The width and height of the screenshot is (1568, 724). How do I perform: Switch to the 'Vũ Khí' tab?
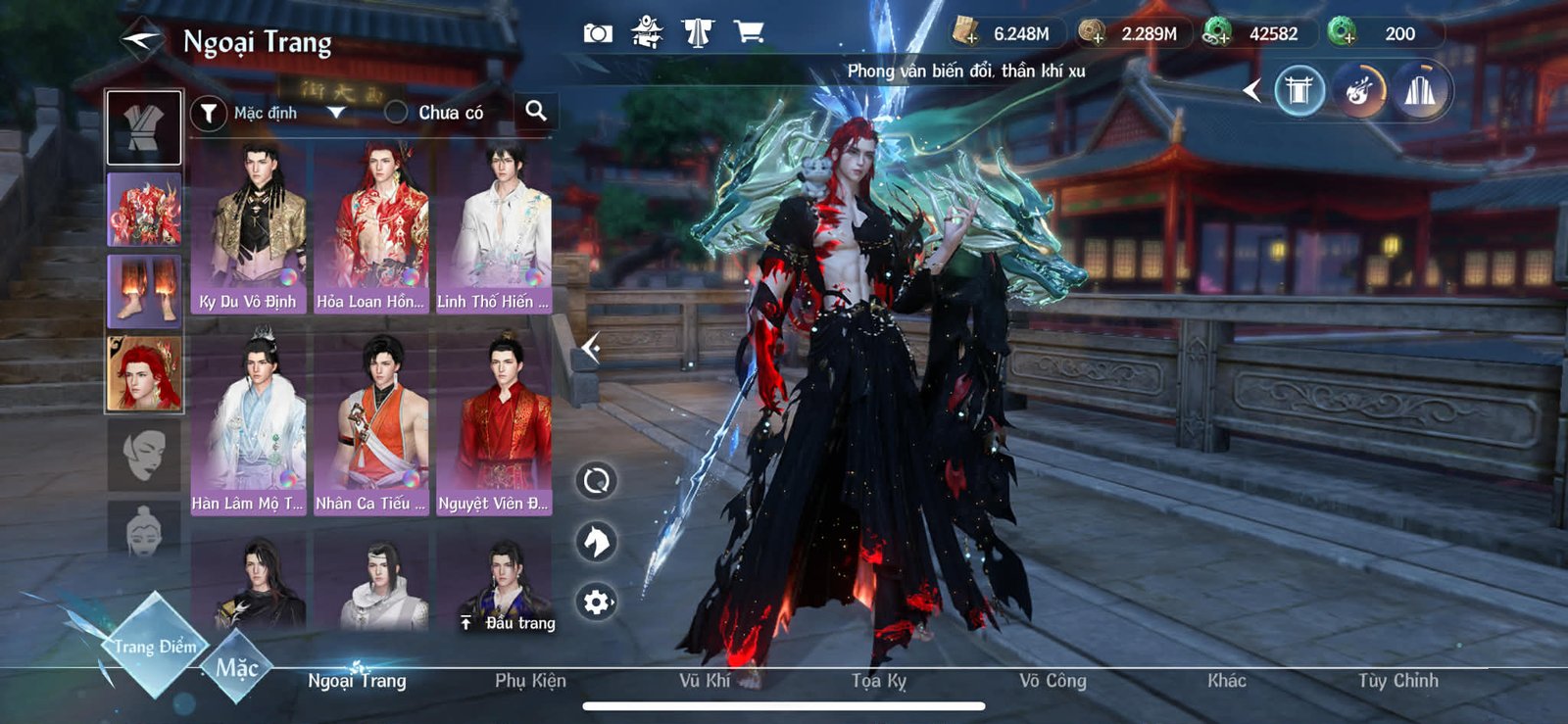pos(703,680)
